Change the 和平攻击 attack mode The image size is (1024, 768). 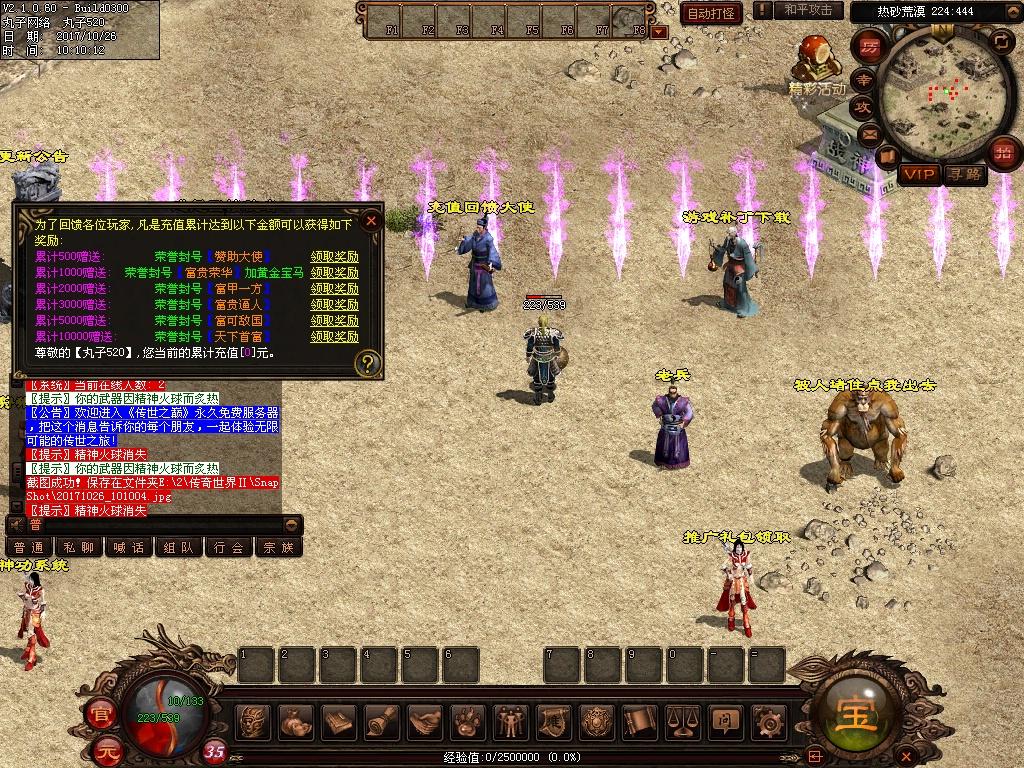807,10
